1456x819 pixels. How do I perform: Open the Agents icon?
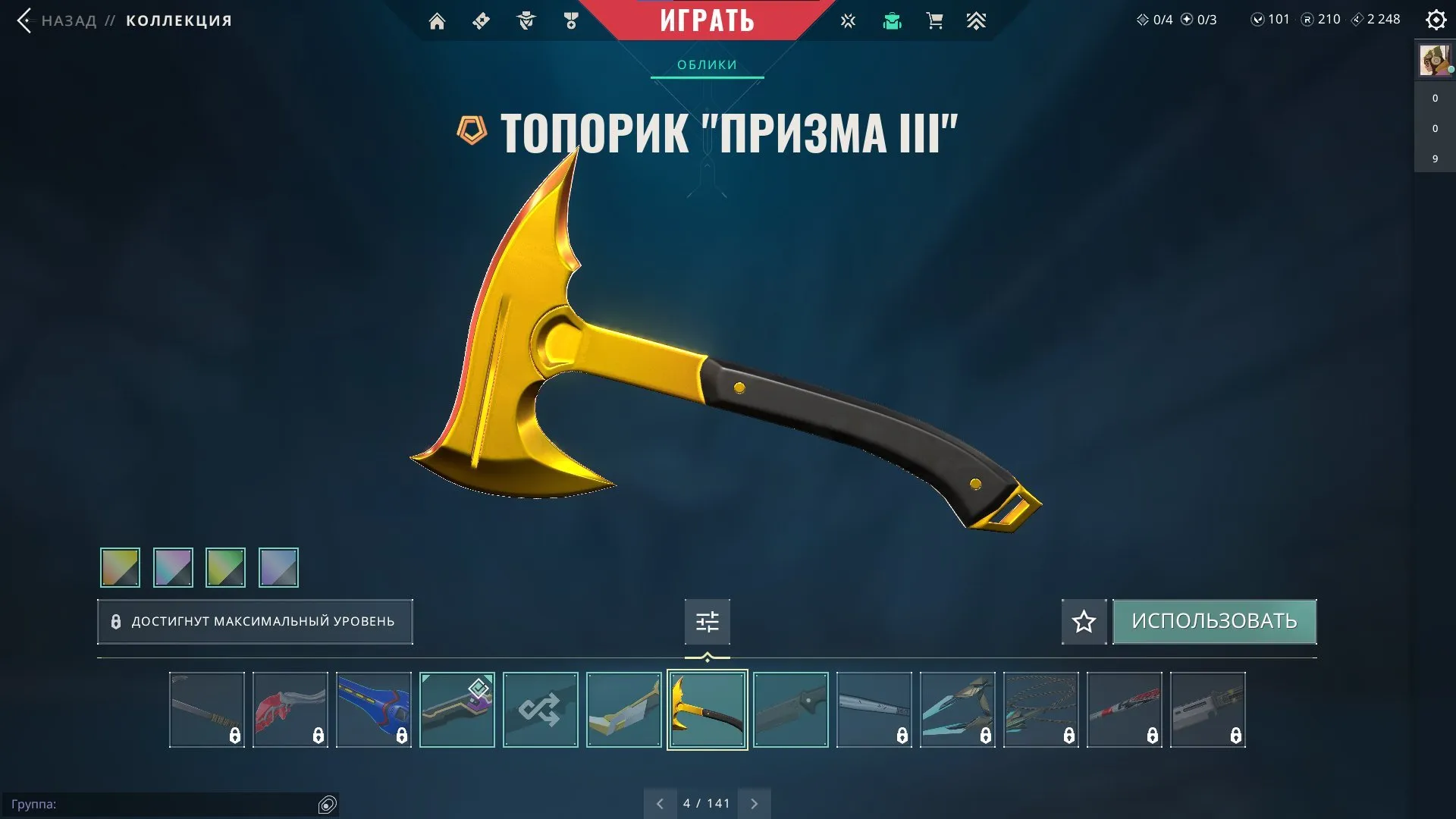pyautogui.click(x=526, y=20)
